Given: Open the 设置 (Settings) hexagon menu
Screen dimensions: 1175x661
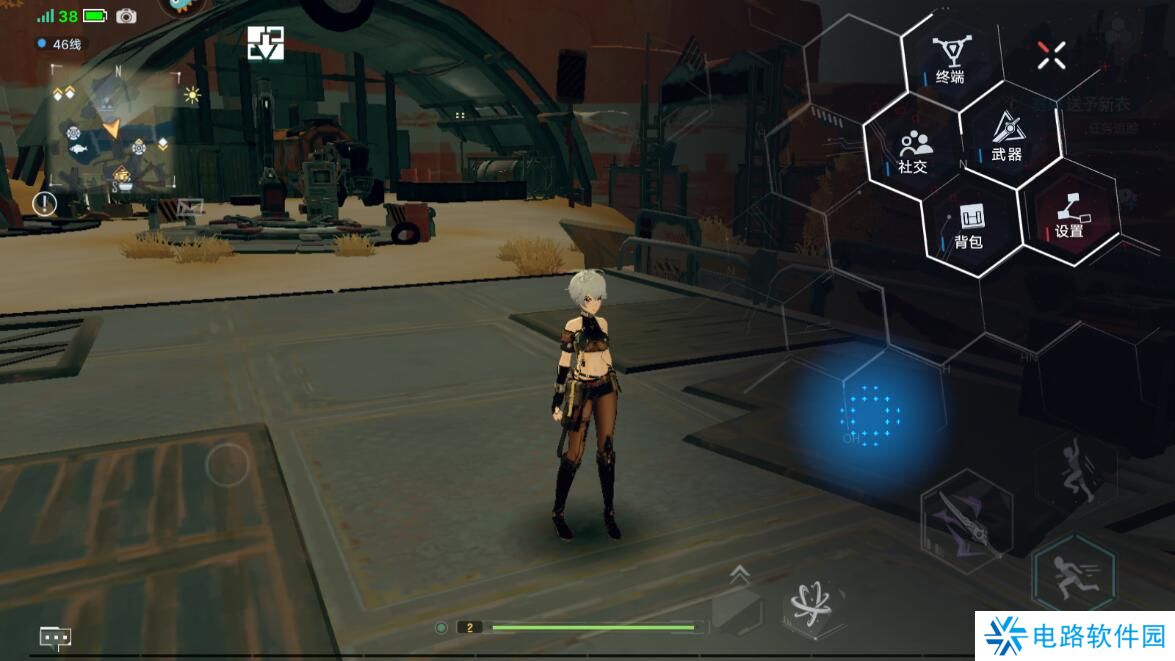Looking at the screenshot, I should point(1068,214).
